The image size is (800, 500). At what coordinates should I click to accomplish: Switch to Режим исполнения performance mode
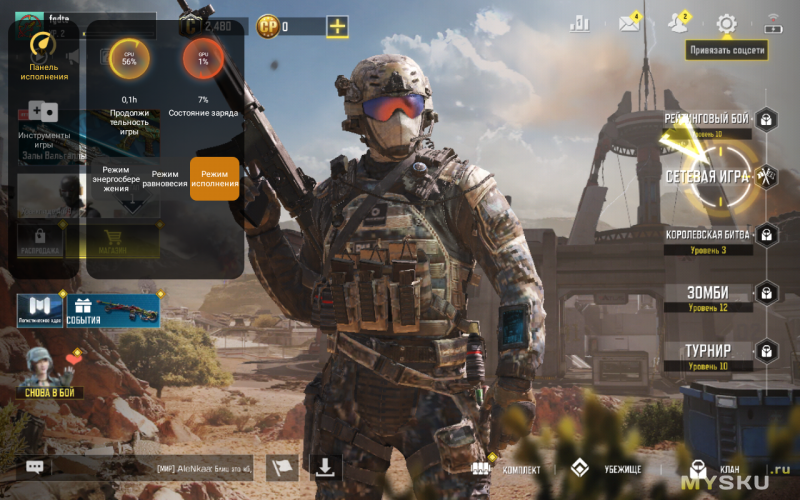[x=215, y=178]
